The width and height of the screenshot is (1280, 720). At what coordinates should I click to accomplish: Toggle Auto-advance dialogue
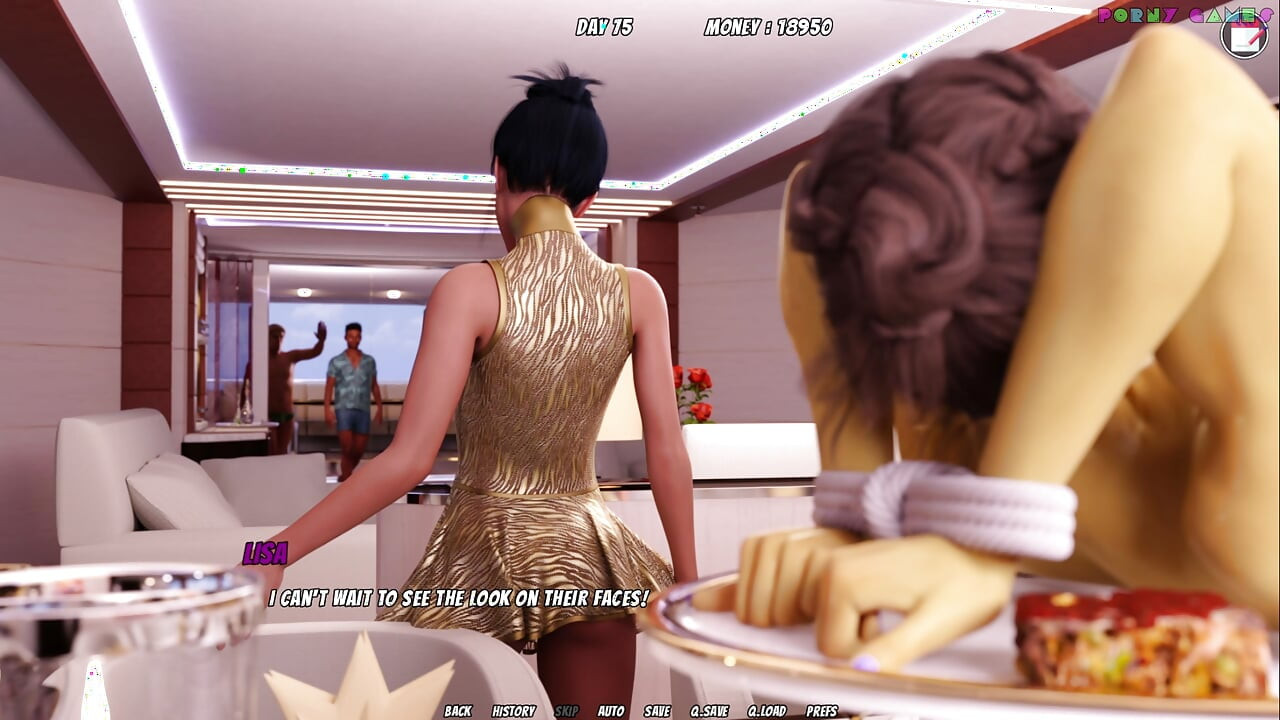coord(611,711)
